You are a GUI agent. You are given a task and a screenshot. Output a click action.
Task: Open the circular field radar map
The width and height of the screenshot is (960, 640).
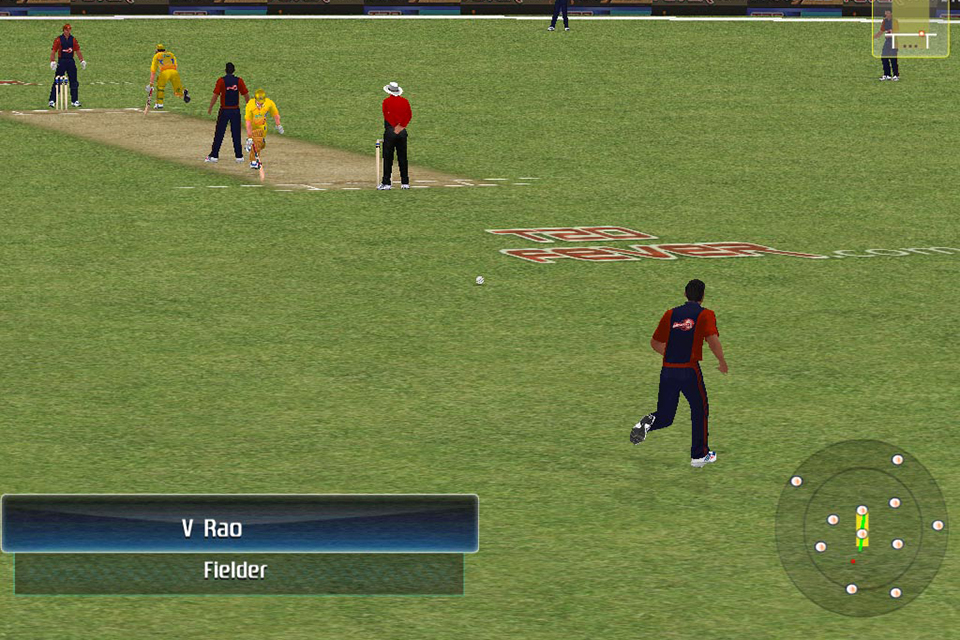(x=861, y=527)
